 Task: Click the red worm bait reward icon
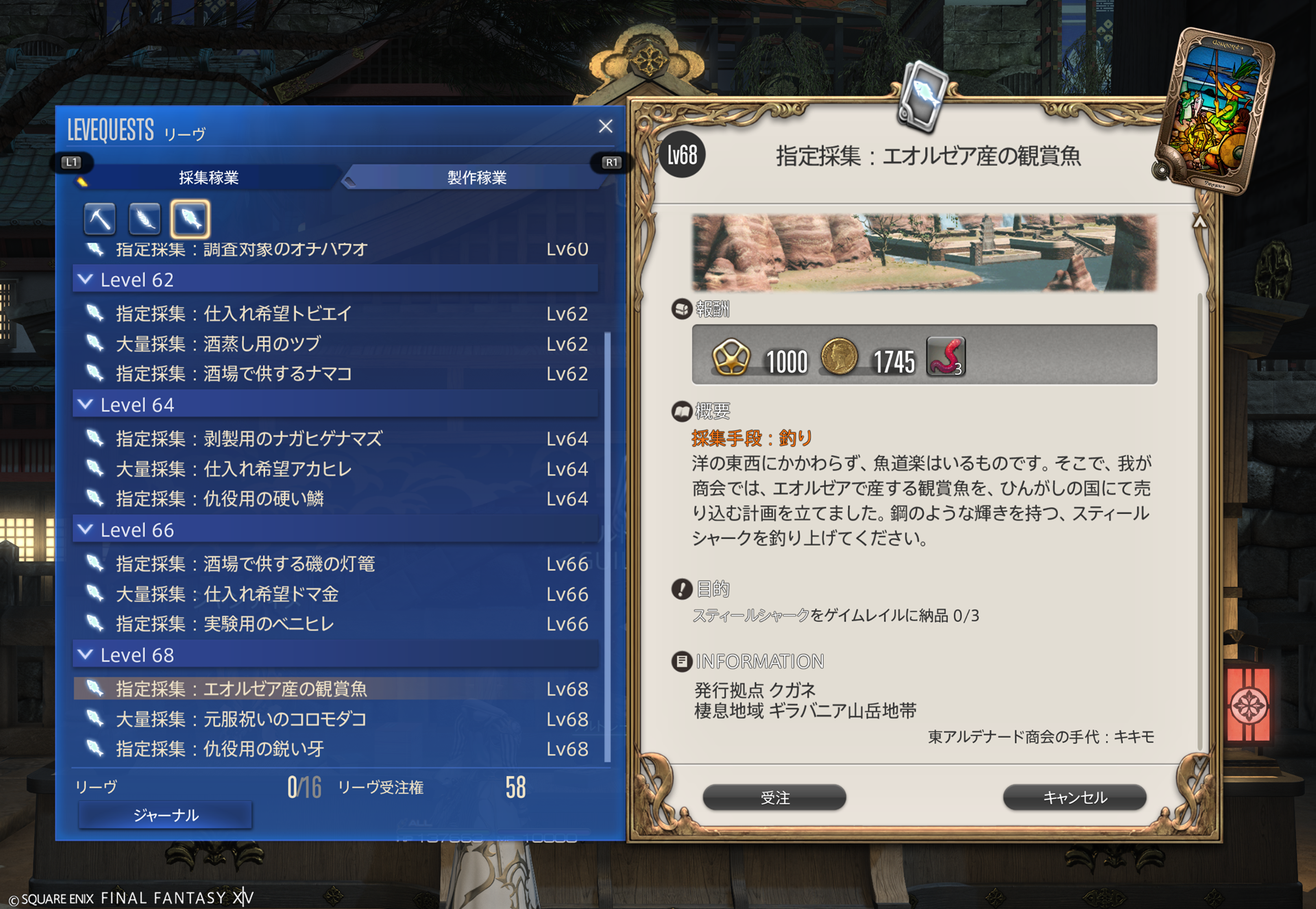tap(946, 356)
